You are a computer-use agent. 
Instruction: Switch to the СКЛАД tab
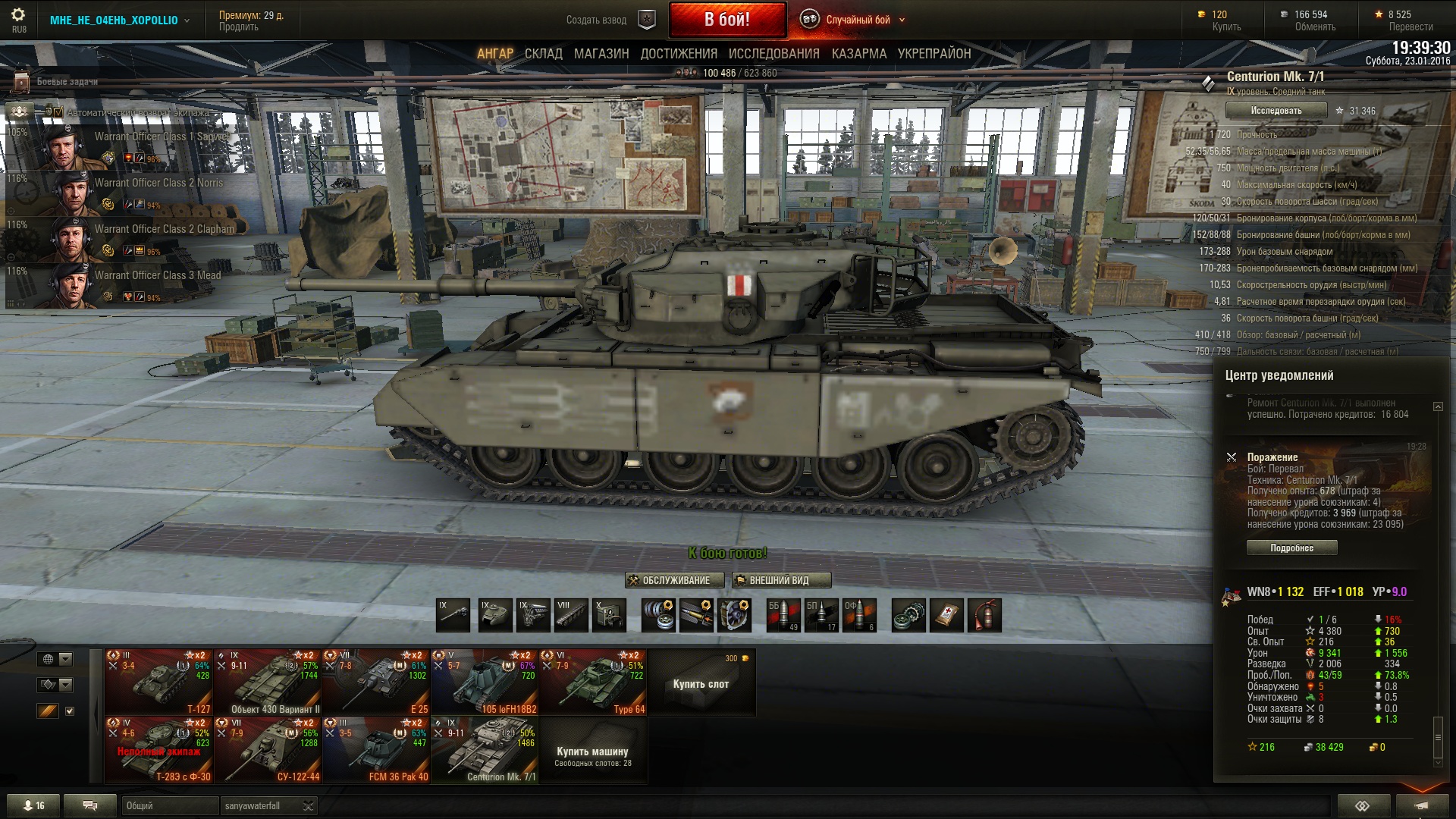click(543, 54)
